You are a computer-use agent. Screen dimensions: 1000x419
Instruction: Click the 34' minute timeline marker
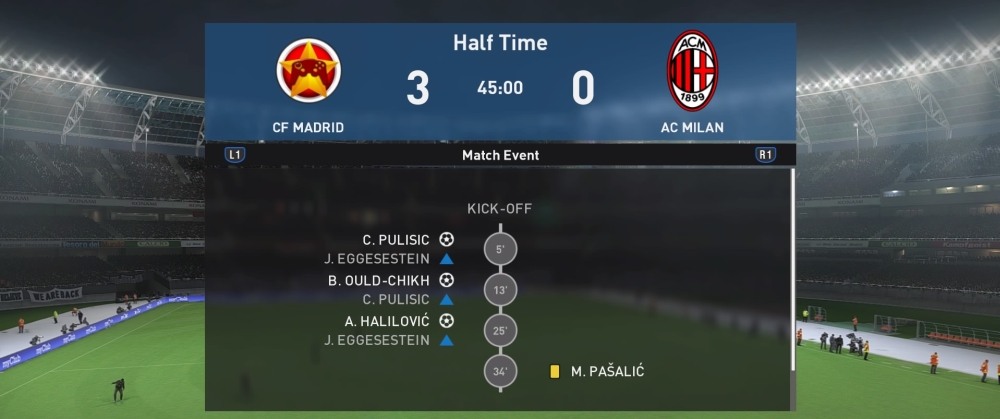[500, 371]
